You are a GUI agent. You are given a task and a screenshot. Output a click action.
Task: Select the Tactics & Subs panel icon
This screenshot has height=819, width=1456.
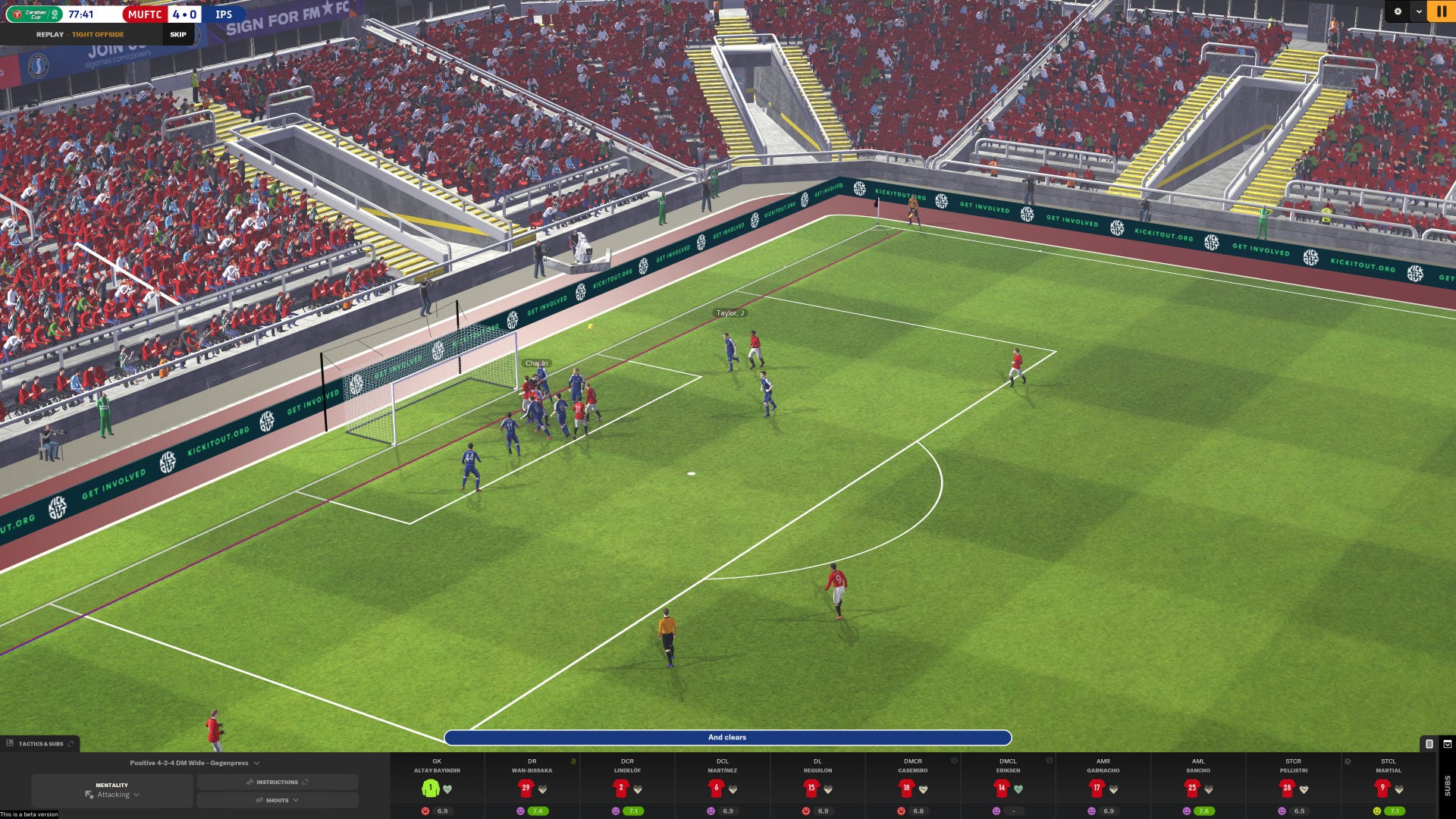(x=10, y=743)
